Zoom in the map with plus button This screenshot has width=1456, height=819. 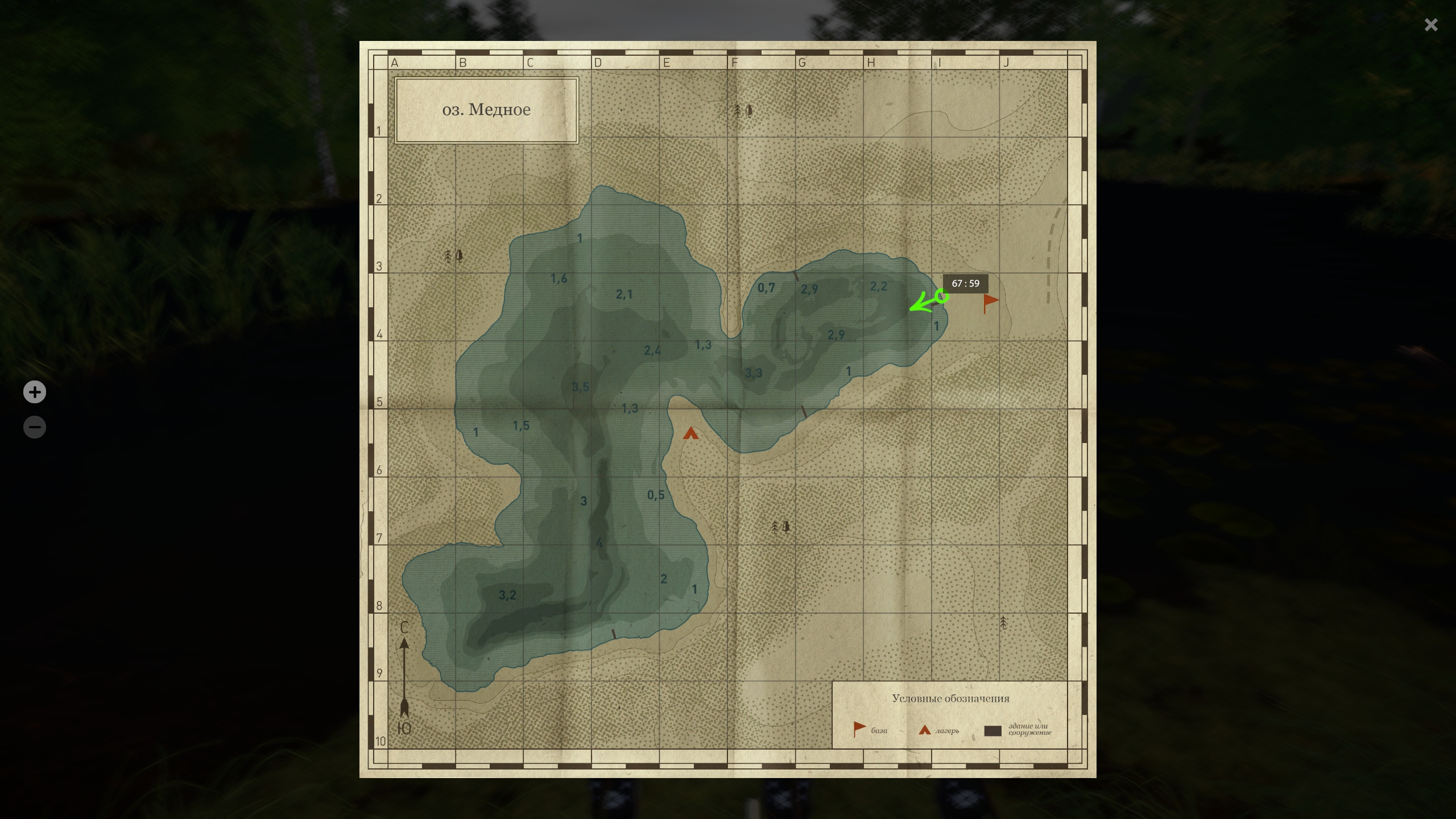tap(35, 392)
